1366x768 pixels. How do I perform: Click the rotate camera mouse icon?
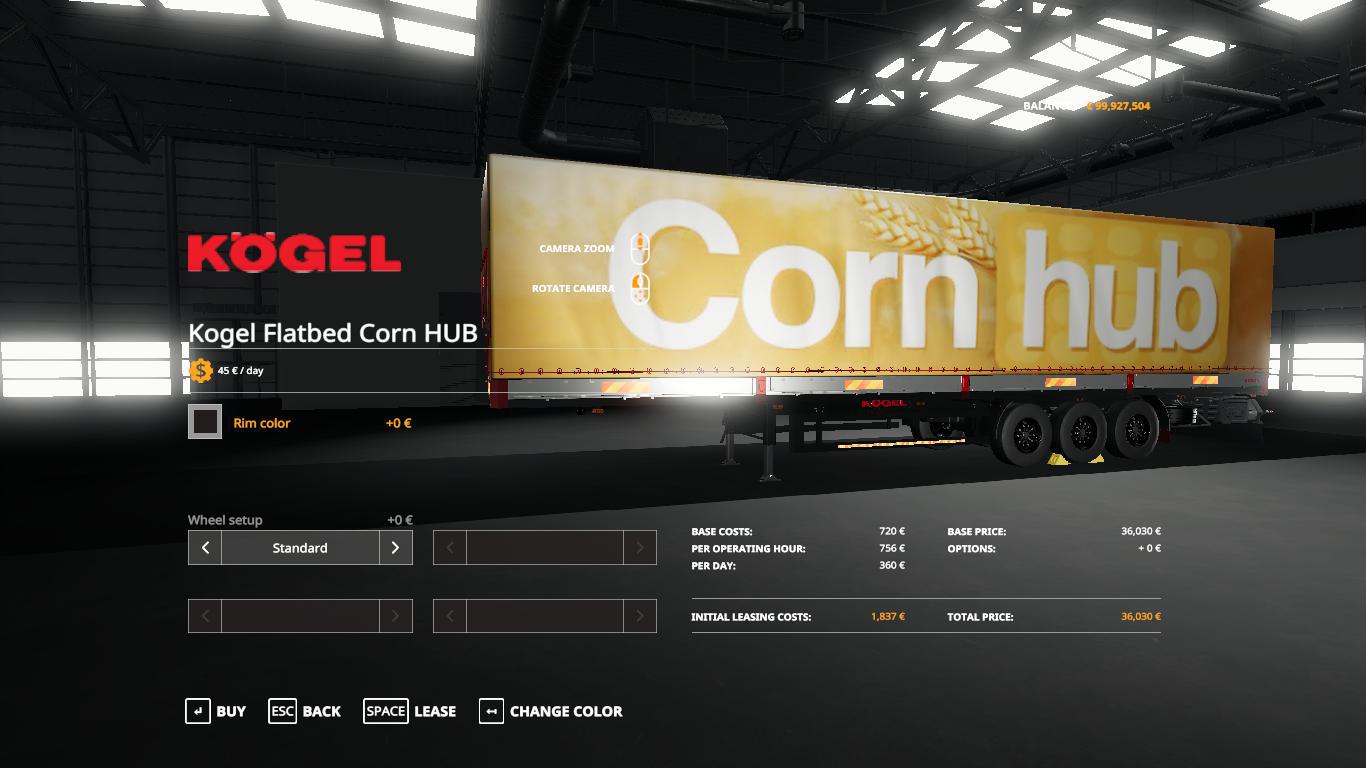click(640, 288)
